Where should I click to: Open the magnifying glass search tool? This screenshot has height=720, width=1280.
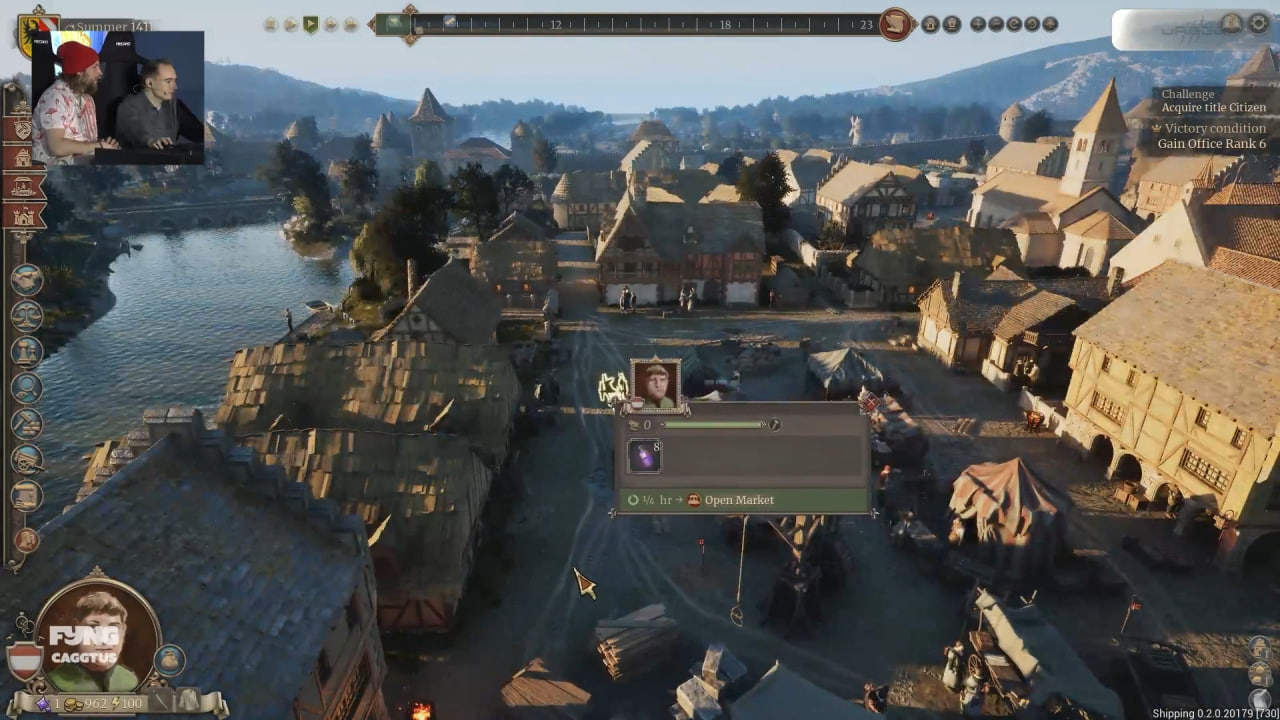pos(26,388)
